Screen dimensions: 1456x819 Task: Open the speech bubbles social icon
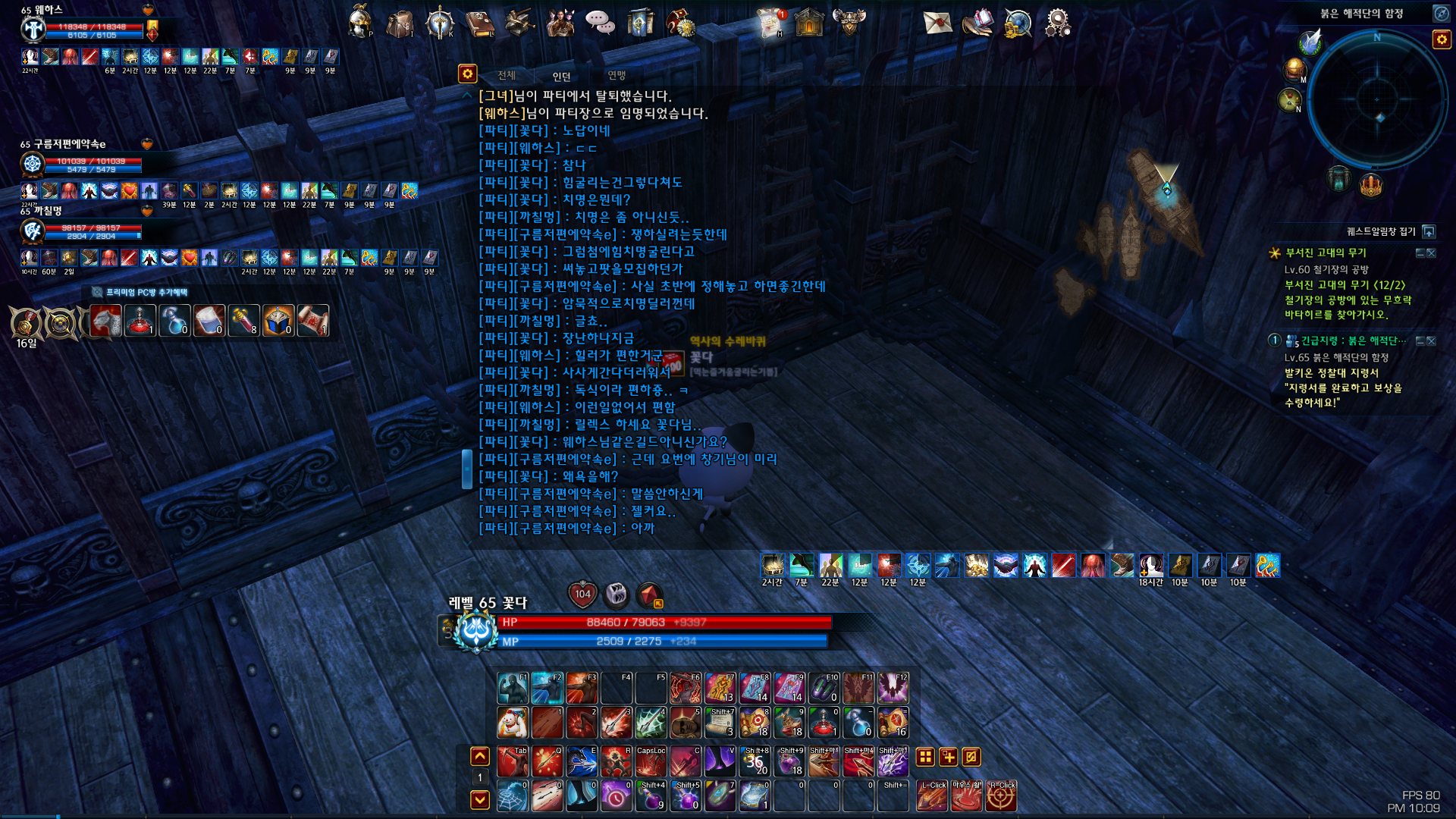tap(600, 23)
